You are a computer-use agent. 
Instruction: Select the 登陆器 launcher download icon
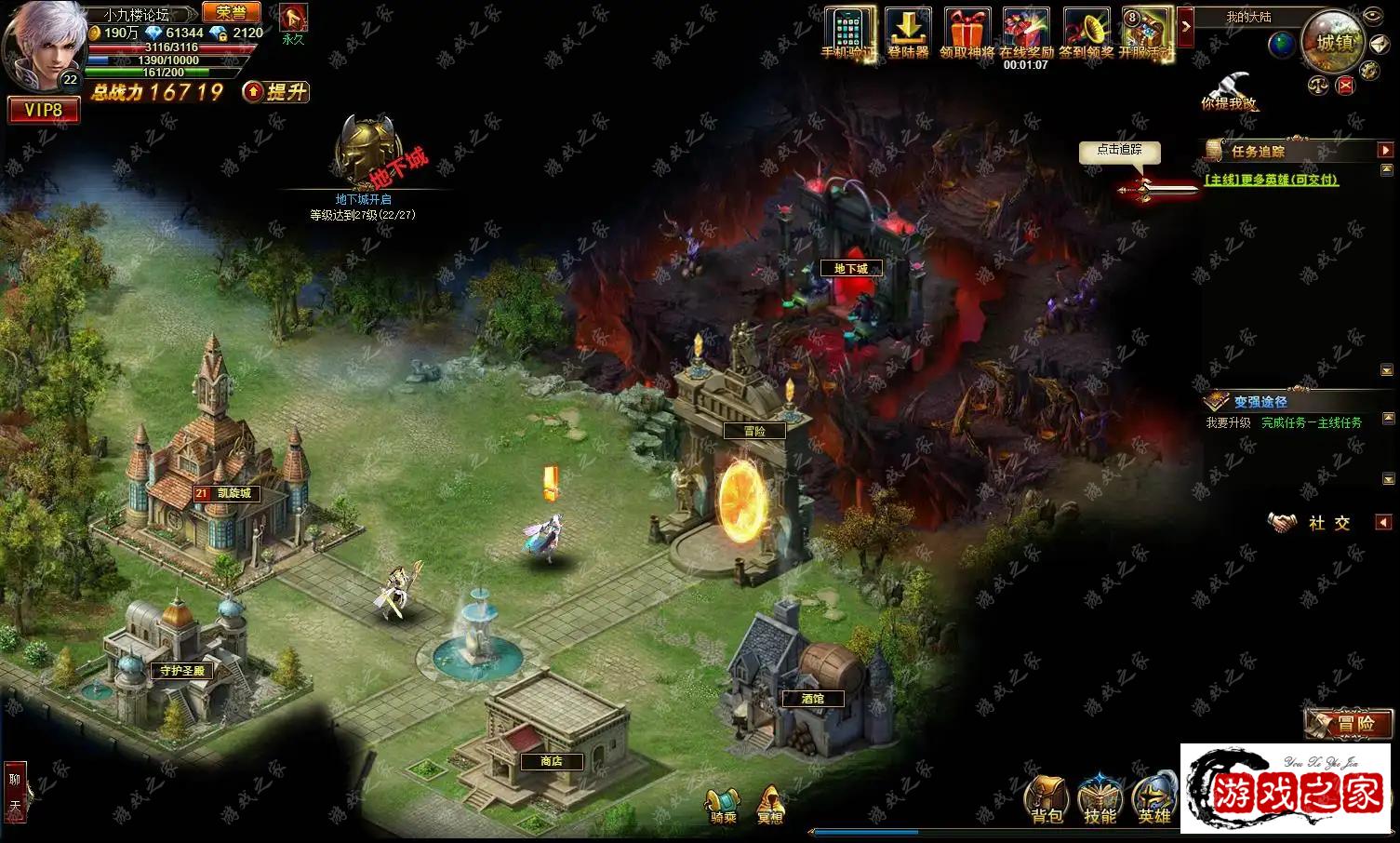908,33
